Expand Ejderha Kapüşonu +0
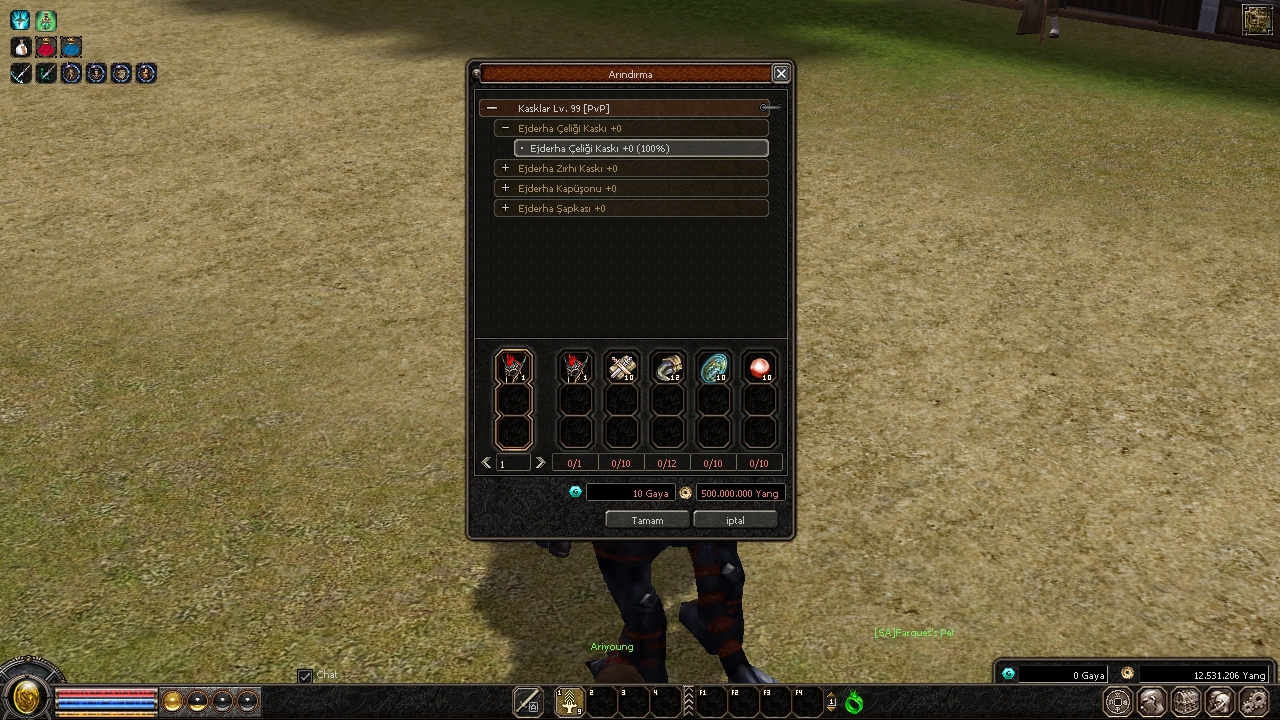1280x720 pixels. pos(506,188)
